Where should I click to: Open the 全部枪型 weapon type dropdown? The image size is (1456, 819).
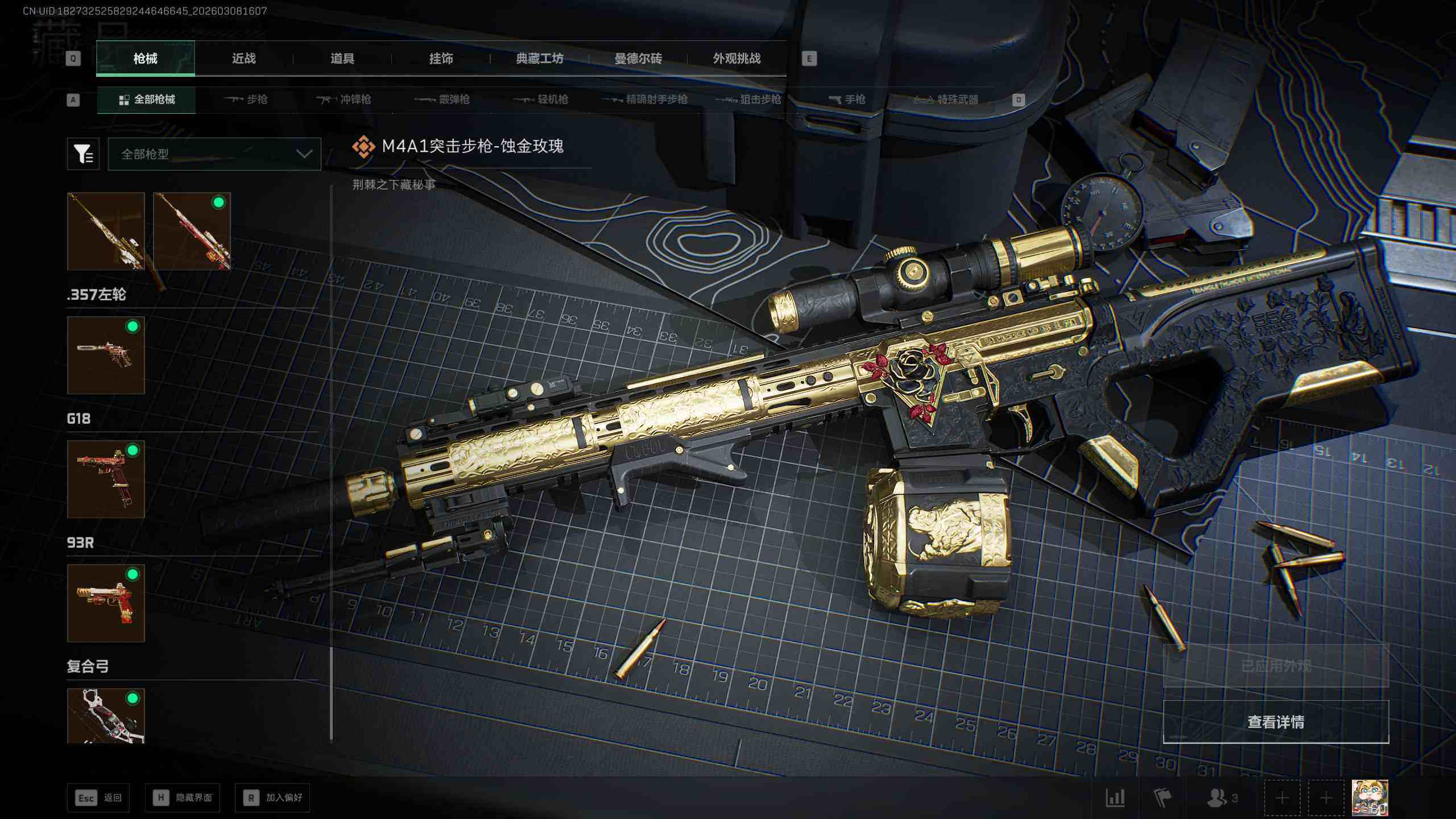pos(214,154)
